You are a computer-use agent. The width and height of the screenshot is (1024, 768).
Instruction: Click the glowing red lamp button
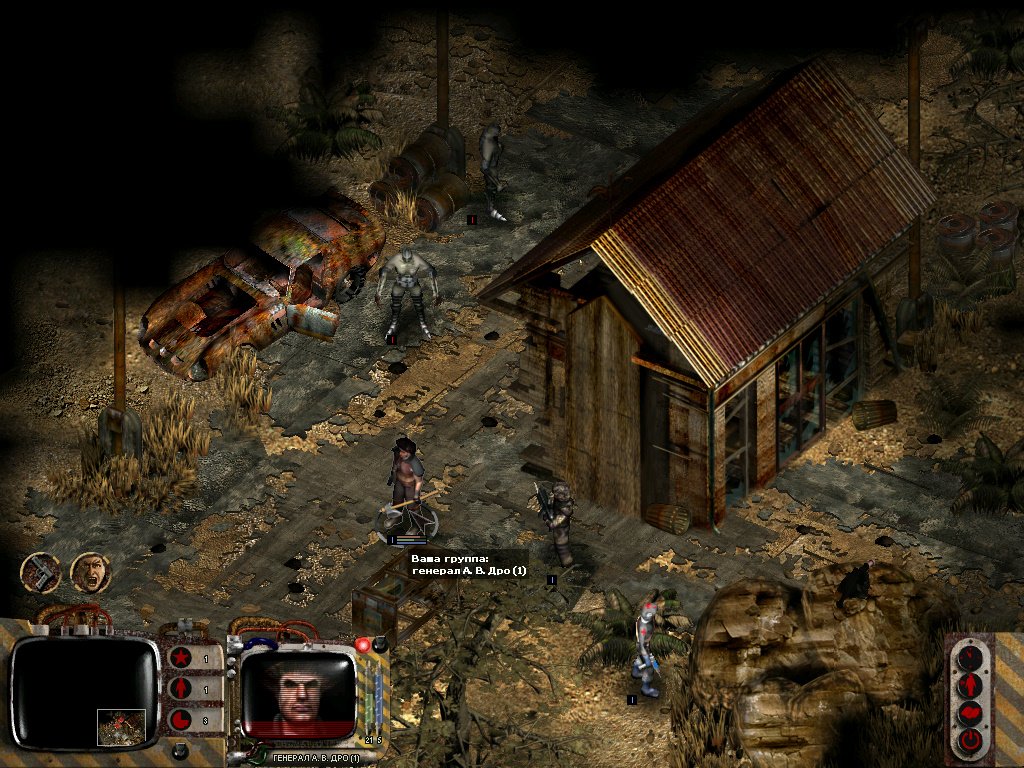click(362, 645)
